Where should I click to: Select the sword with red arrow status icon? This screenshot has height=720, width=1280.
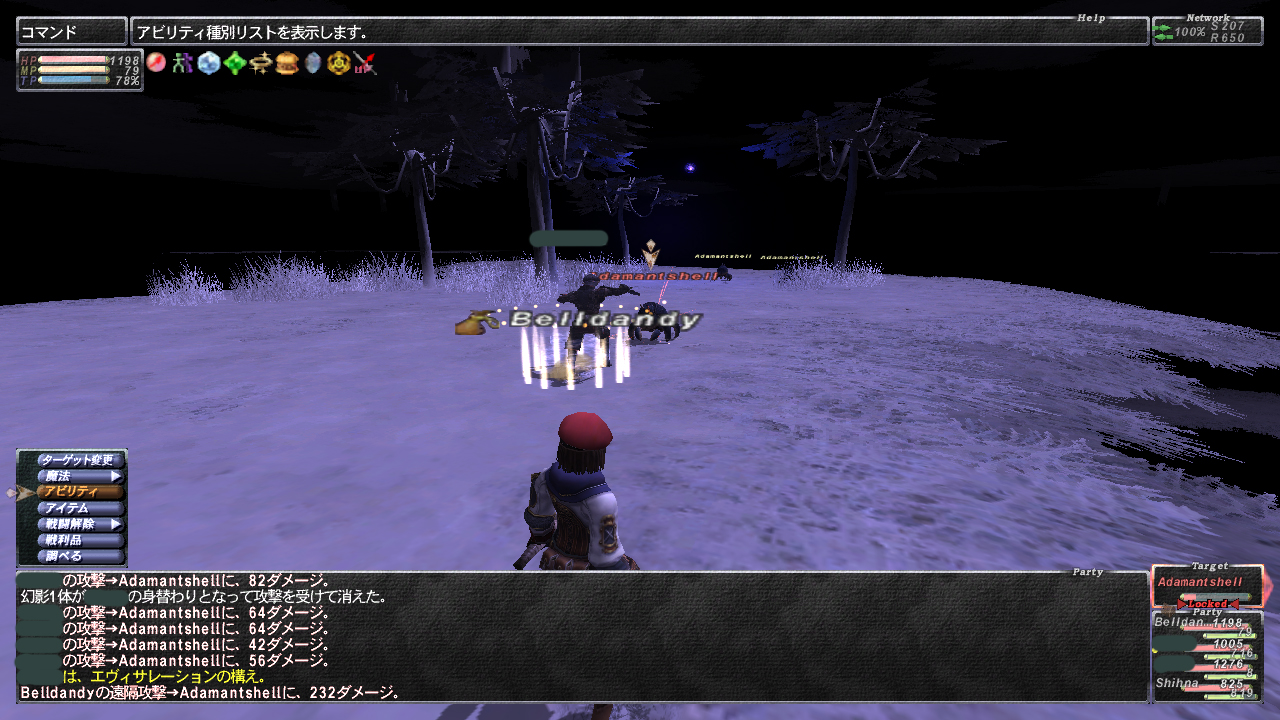[x=365, y=63]
